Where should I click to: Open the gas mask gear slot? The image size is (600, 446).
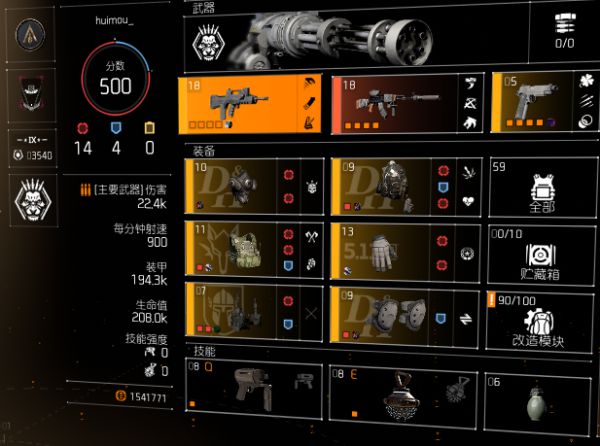254,185
